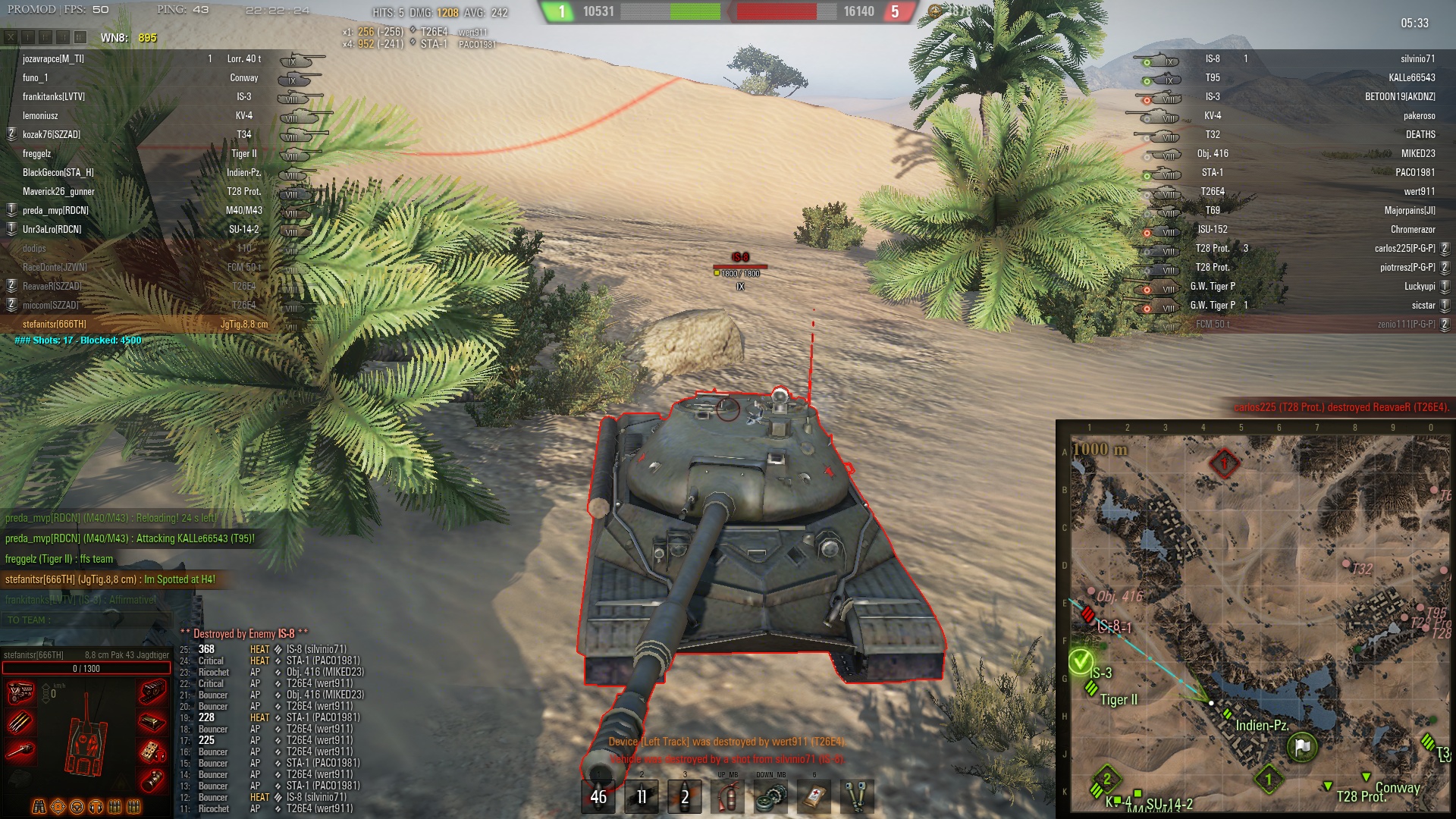1456x819 pixels.
Task: Select the widest player panel layout button
Action: [80, 37]
